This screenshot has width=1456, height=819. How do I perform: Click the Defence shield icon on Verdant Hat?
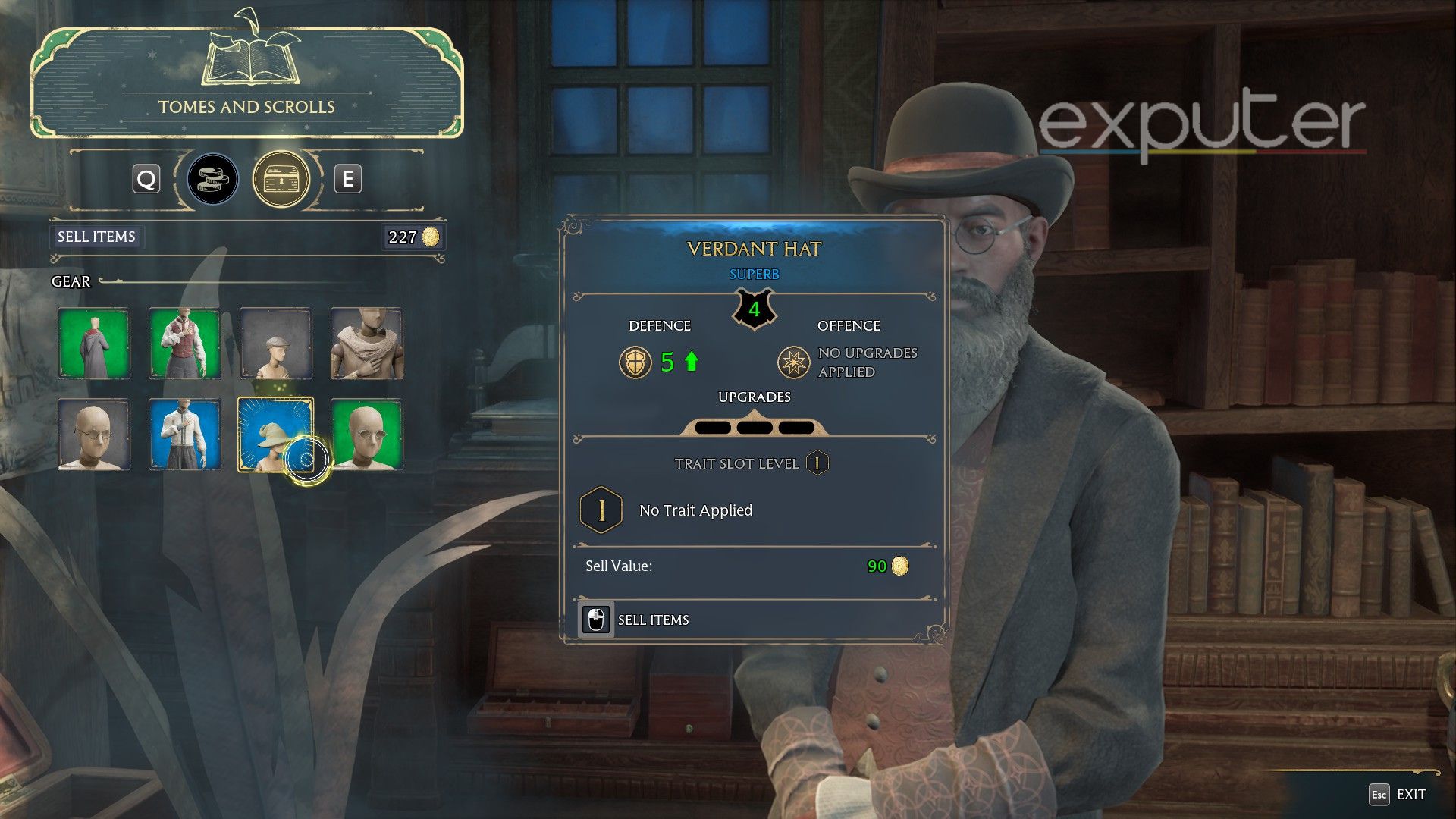tap(635, 362)
